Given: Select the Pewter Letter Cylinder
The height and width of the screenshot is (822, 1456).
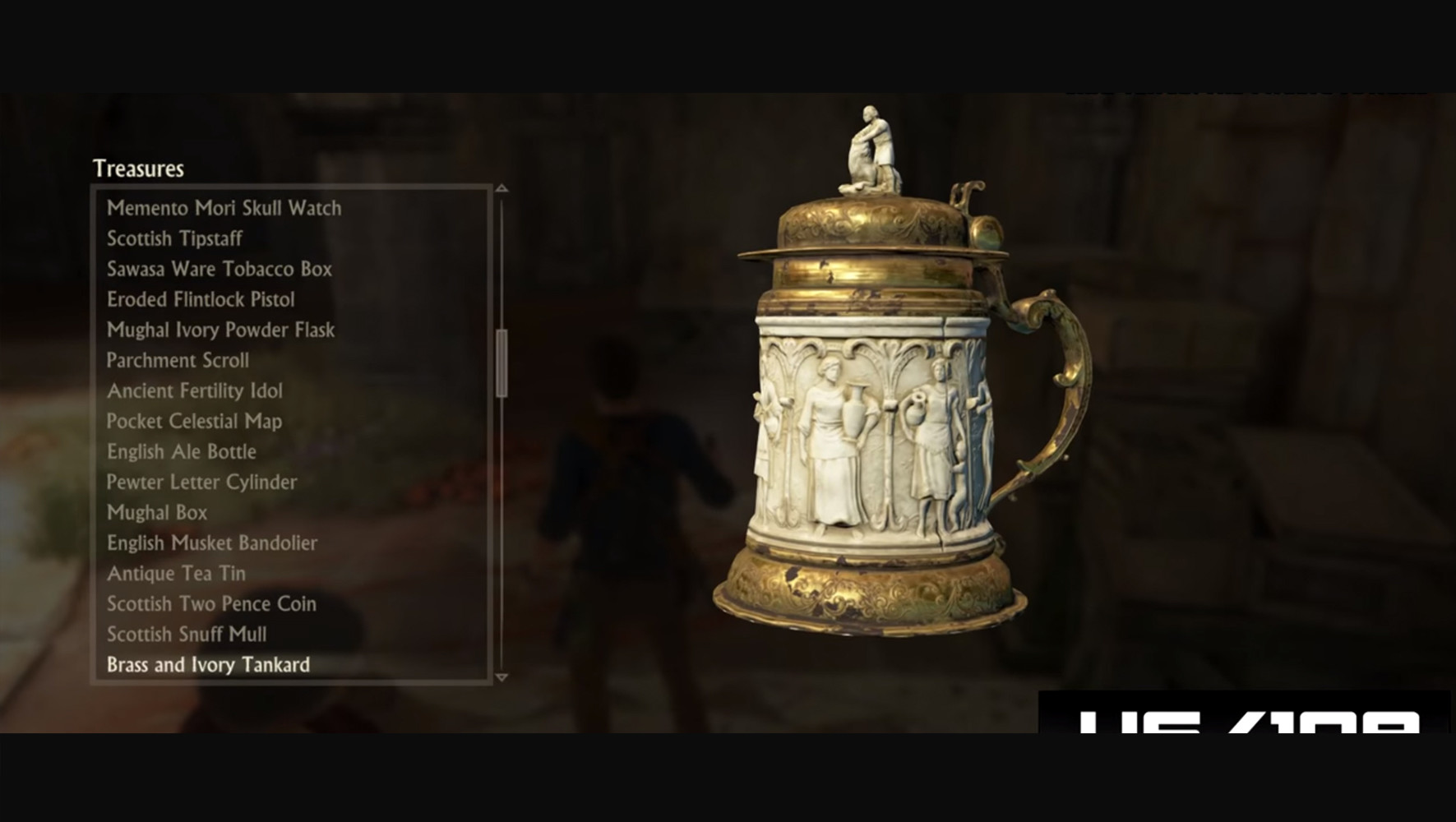Looking at the screenshot, I should tap(202, 483).
